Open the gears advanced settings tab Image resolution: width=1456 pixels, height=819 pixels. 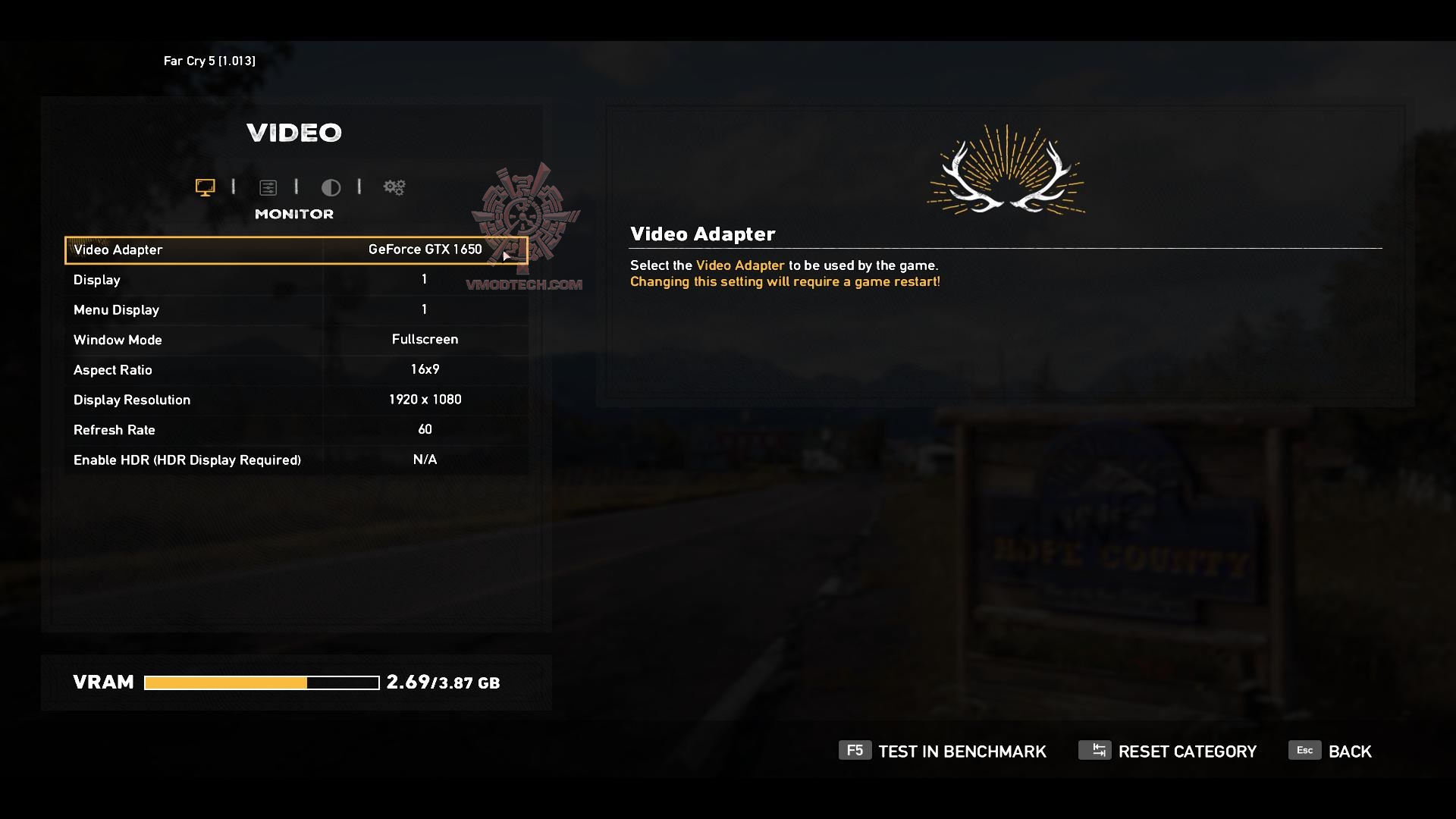click(394, 187)
